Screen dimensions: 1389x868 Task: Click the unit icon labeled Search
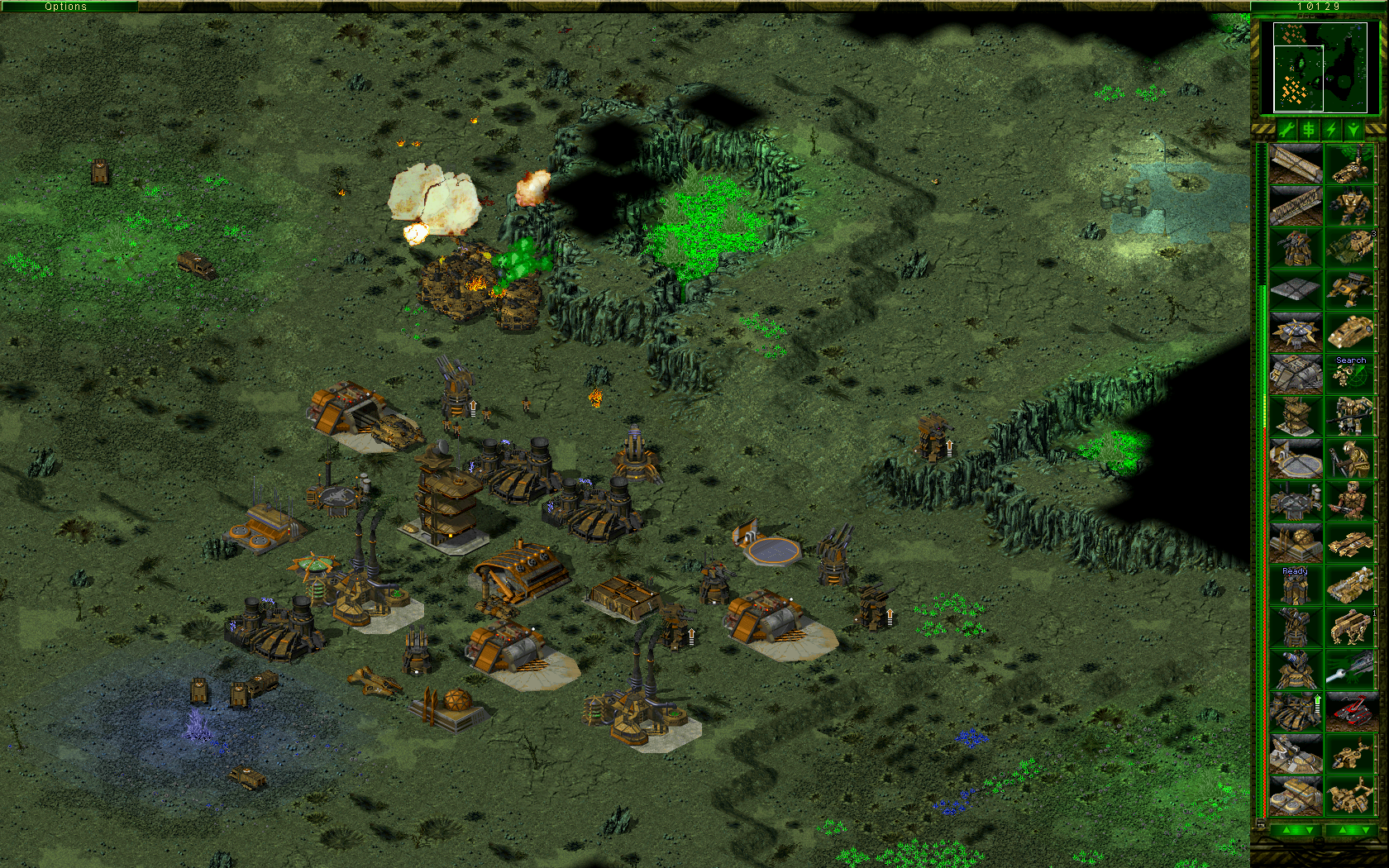pyautogui.click(x=1351, y=374)
